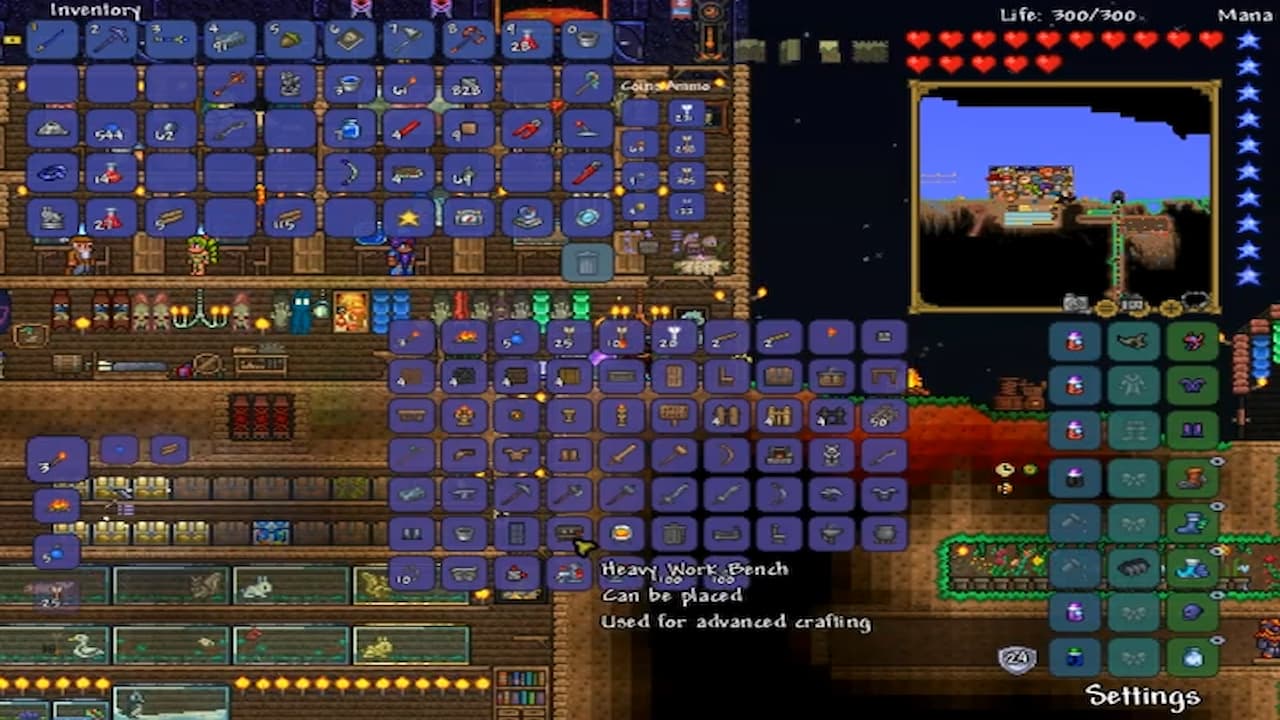1280x720 pixels.
Task: Click the trash can slot
Action: [588, 262]
